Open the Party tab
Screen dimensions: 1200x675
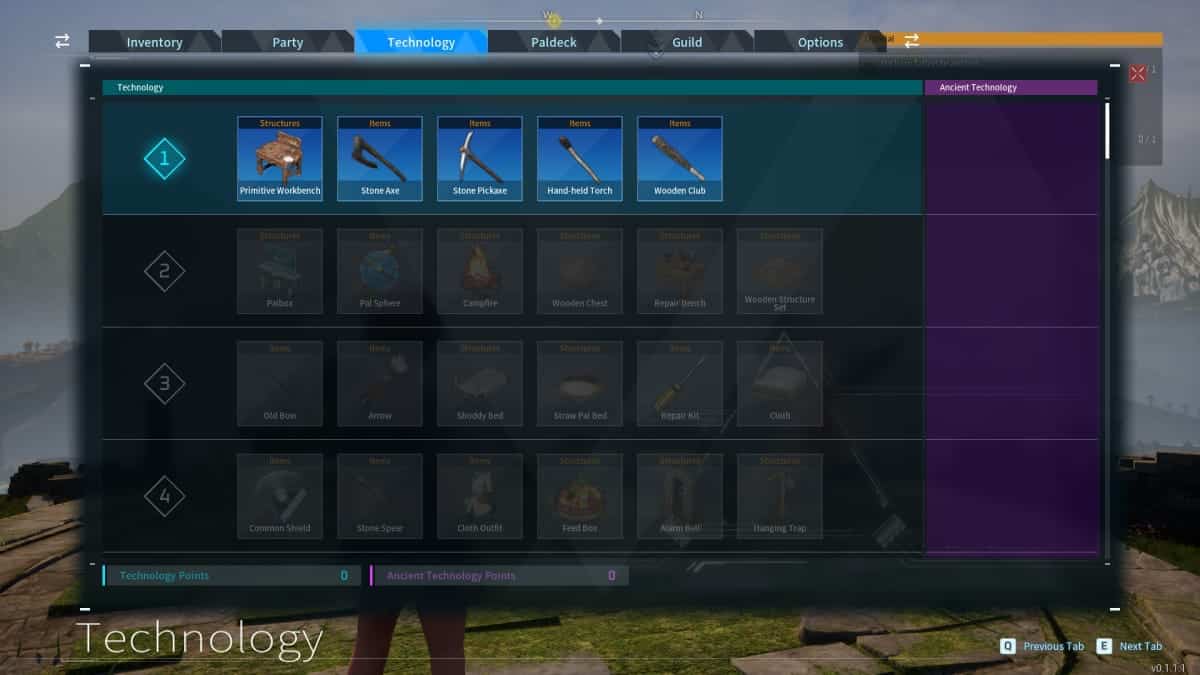coord(287,42)
